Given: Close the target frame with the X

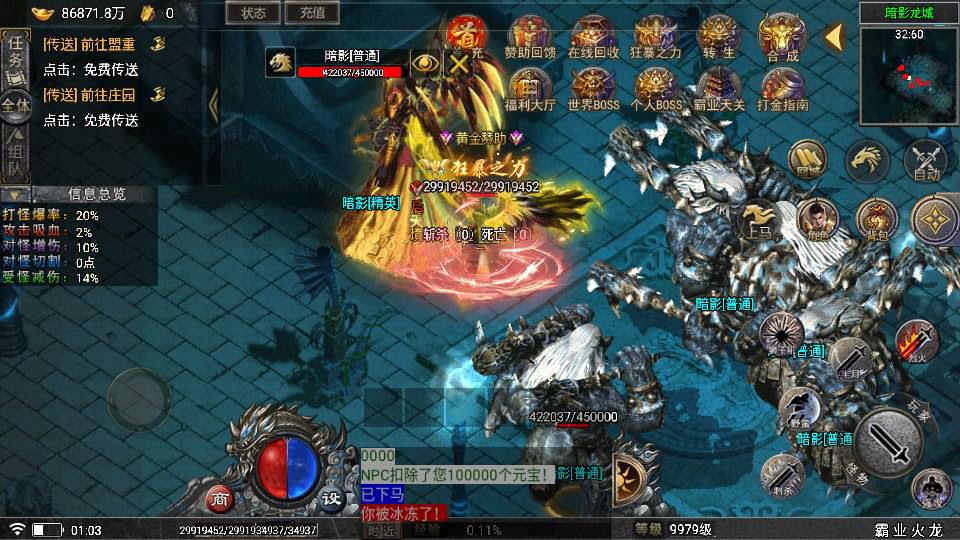Looking at the screenshot, I should point(459,63).
